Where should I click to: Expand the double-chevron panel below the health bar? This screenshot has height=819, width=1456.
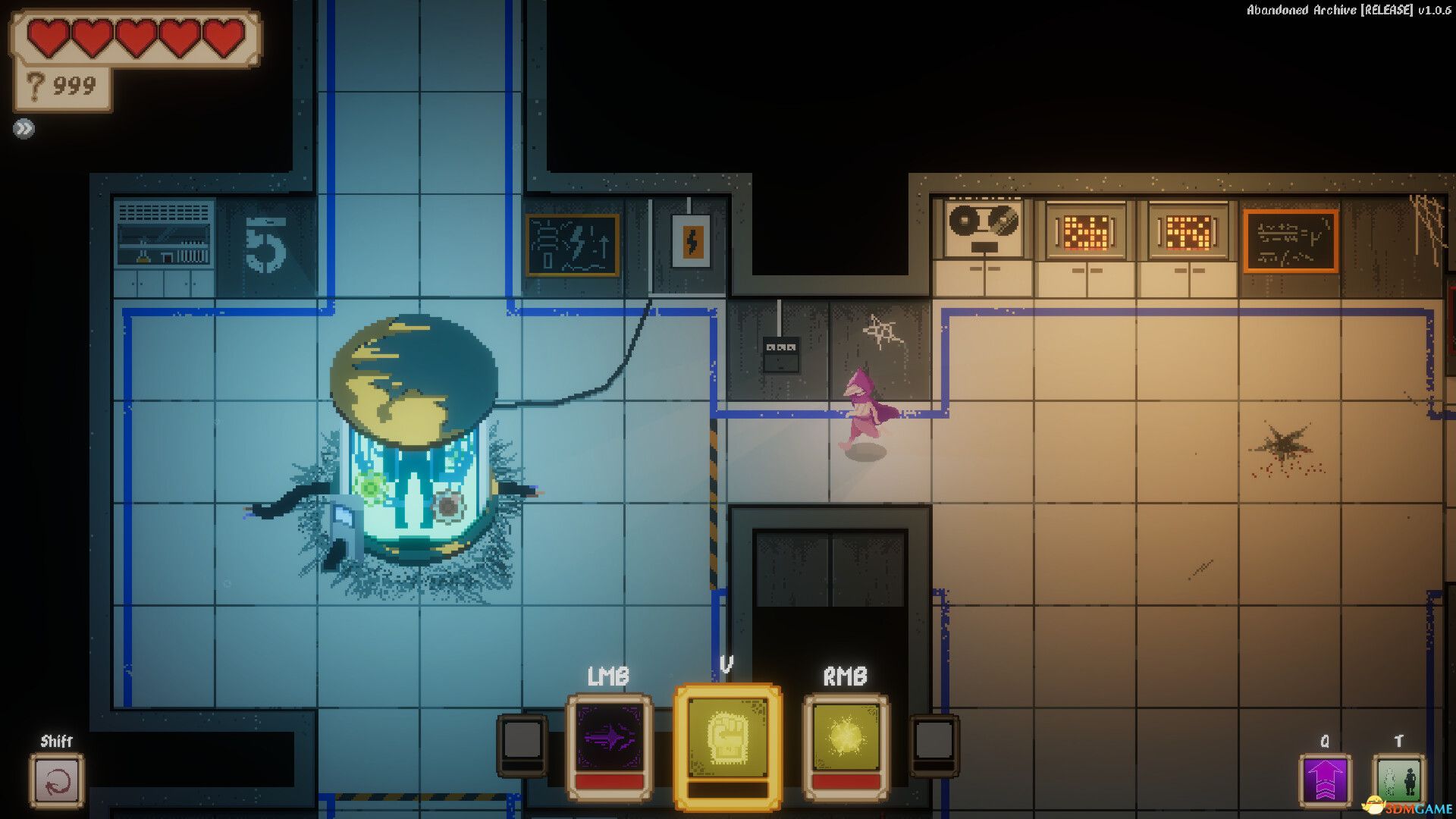25,128
